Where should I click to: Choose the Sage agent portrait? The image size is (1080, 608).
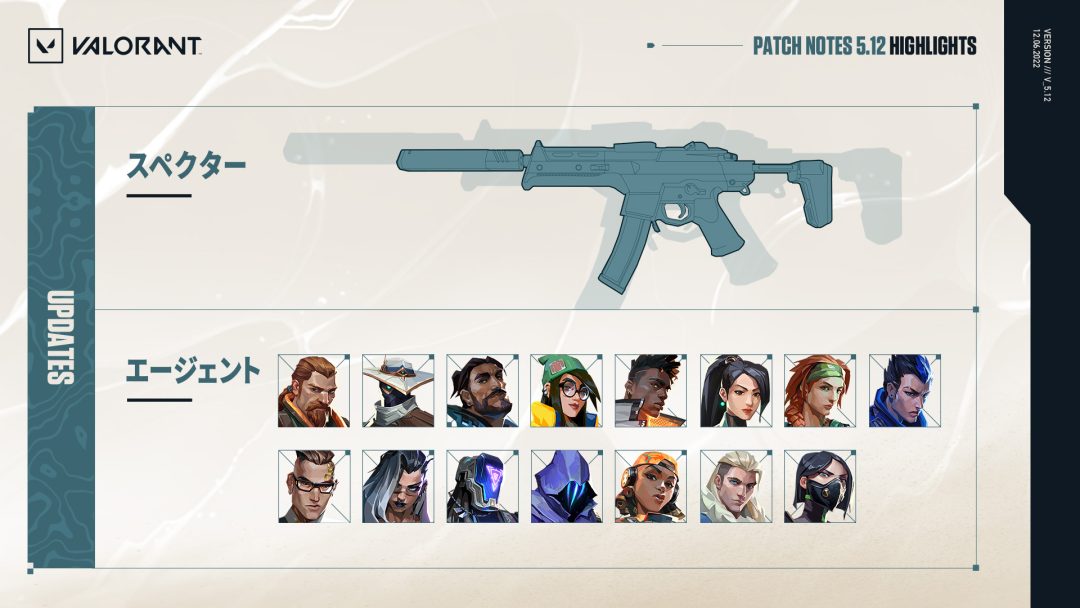735,390
